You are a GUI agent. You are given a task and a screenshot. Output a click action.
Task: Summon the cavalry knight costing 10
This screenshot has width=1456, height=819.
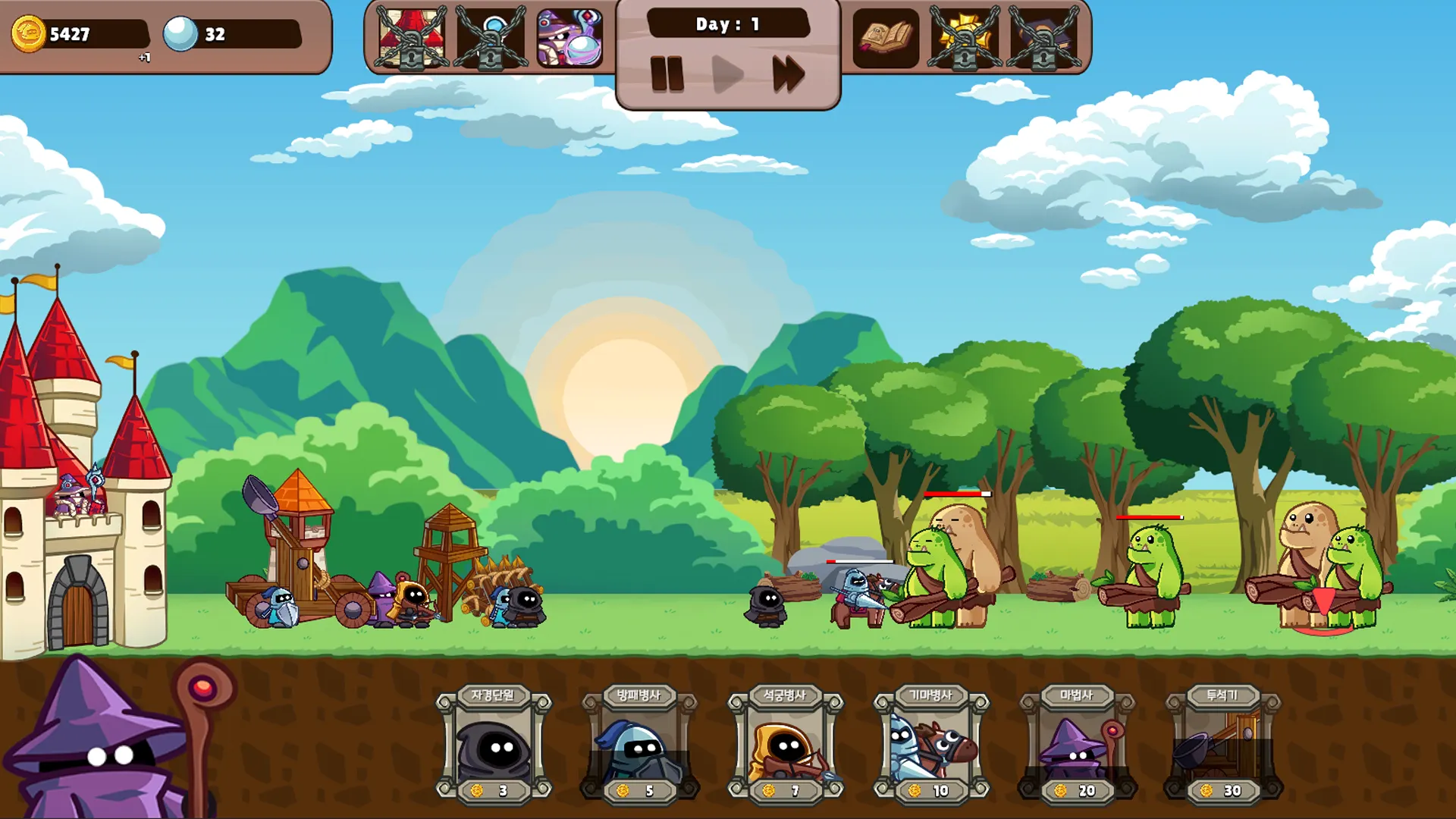pyautogui.click(x=931, y=745)
